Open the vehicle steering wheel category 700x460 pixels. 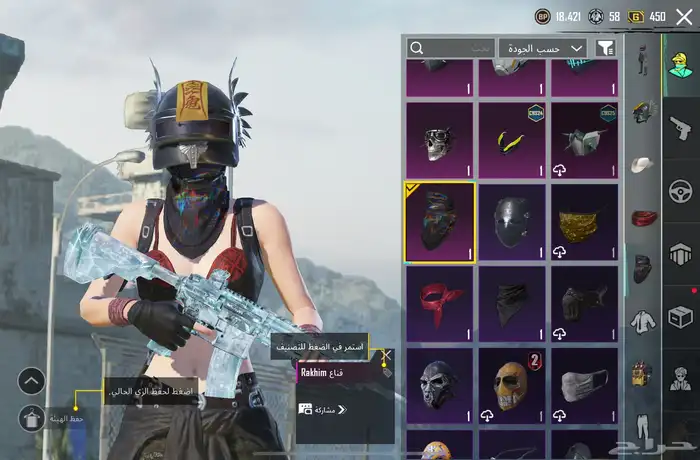(x=681, y=191)
